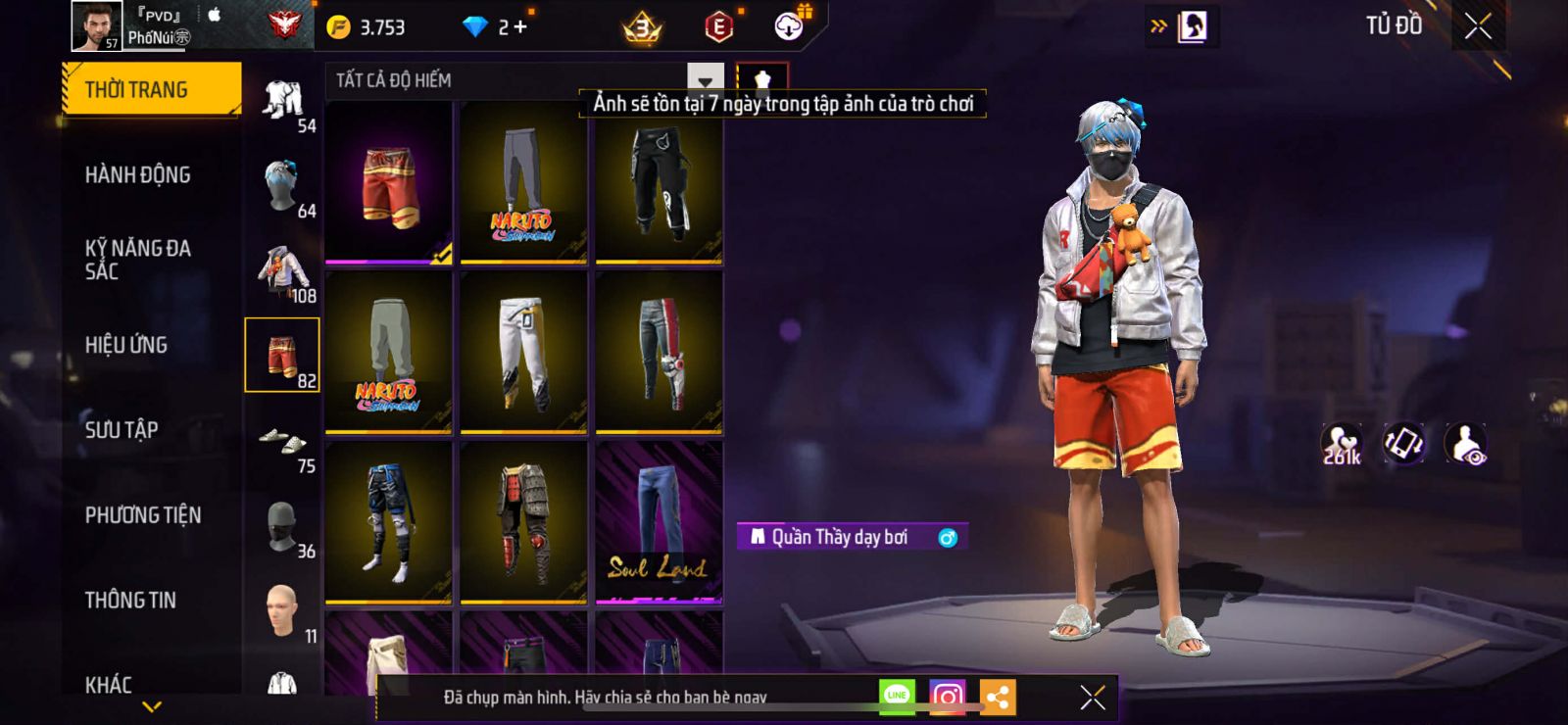Close the wardrobe screen
This screenshot has height=725, width=1568.
pyautogui.click(x=1478, y=26)
